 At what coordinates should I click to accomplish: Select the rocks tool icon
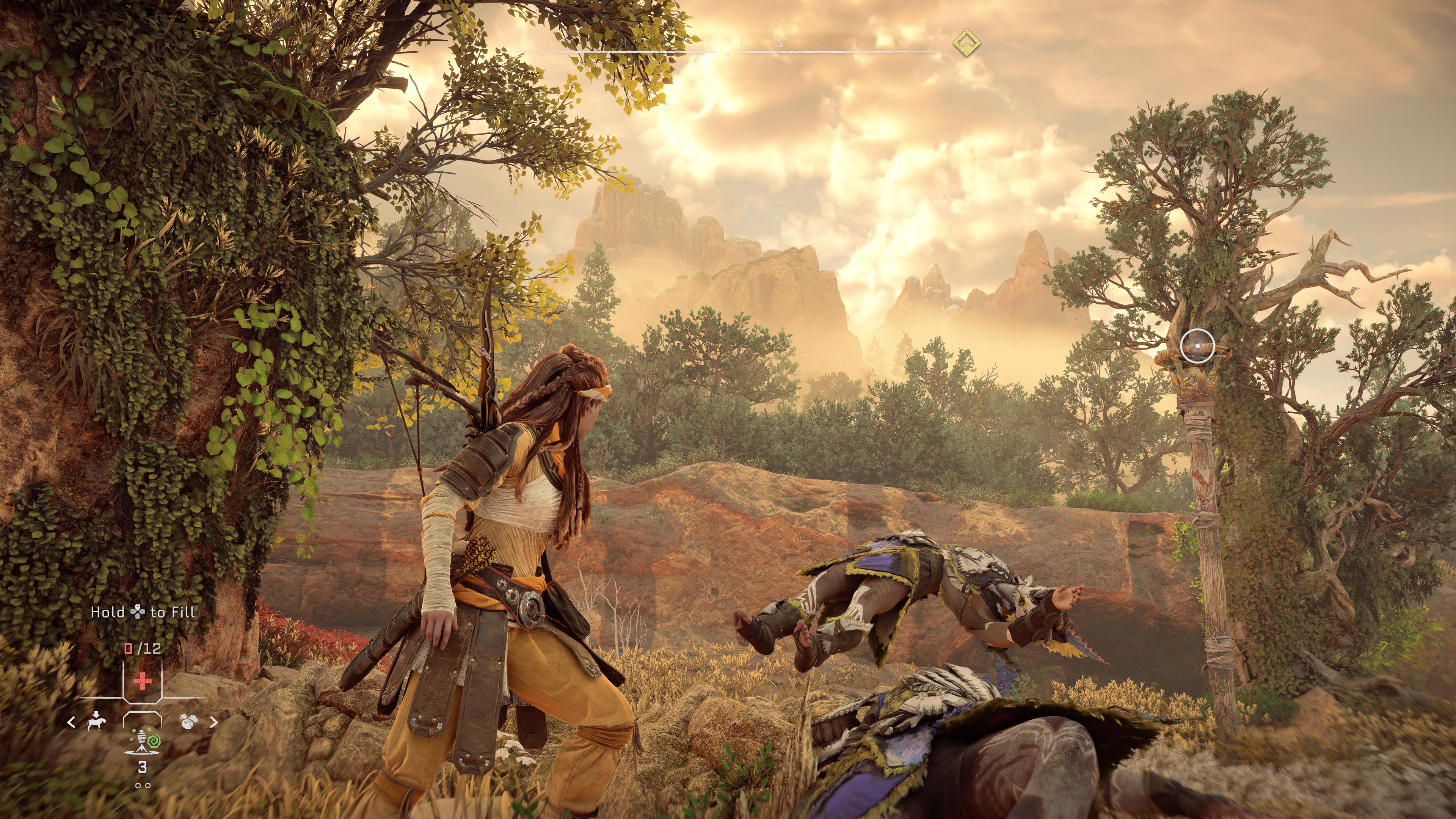[188, 721]
